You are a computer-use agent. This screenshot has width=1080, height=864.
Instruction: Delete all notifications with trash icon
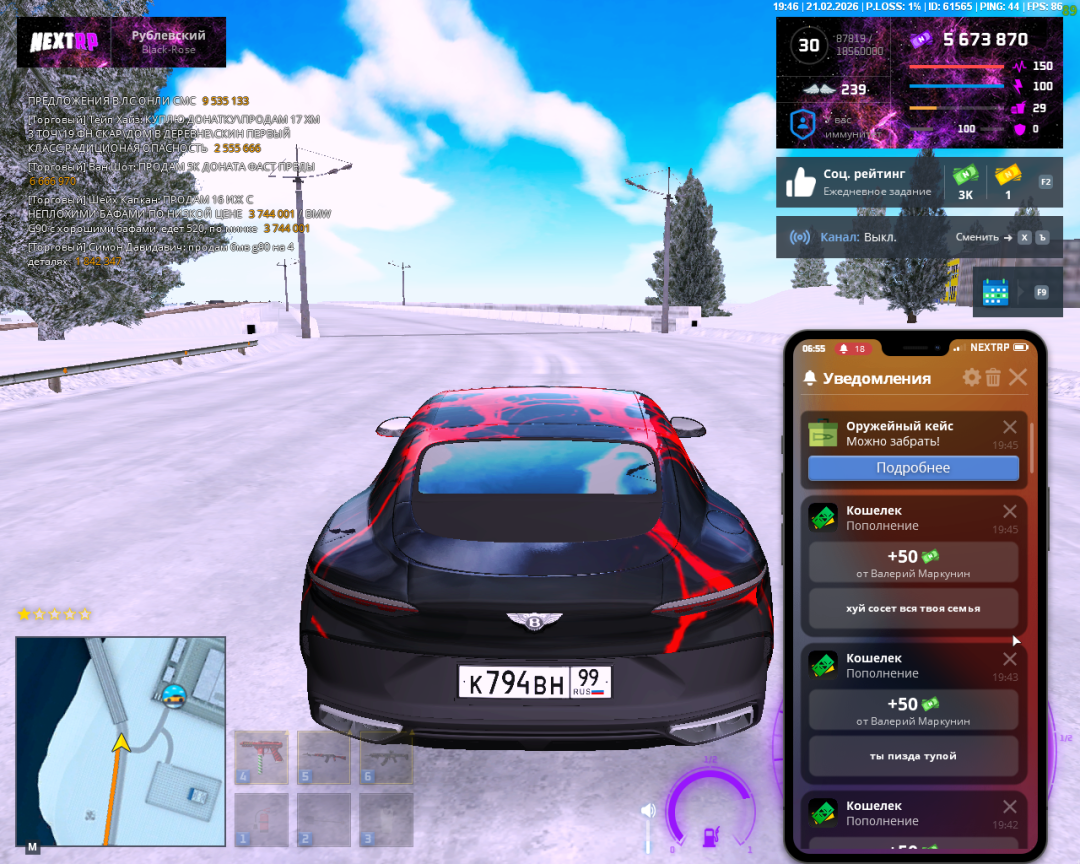[993, 377]
